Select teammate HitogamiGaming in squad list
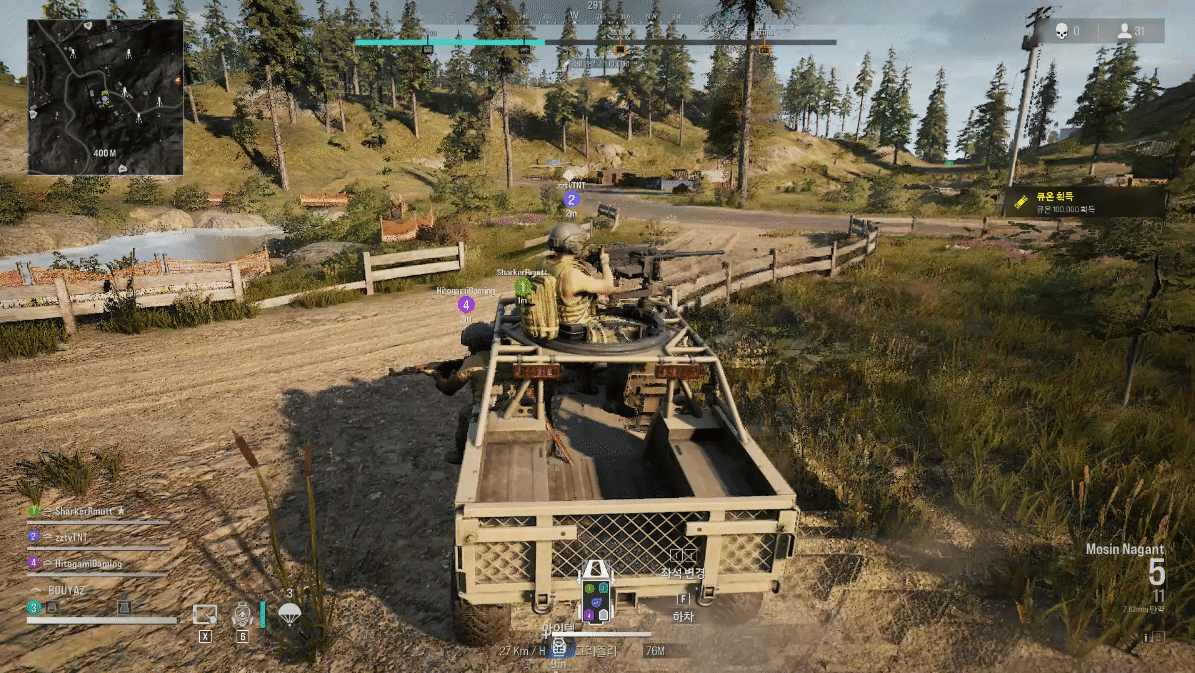 pyautogui.click(x=88, y=564)
